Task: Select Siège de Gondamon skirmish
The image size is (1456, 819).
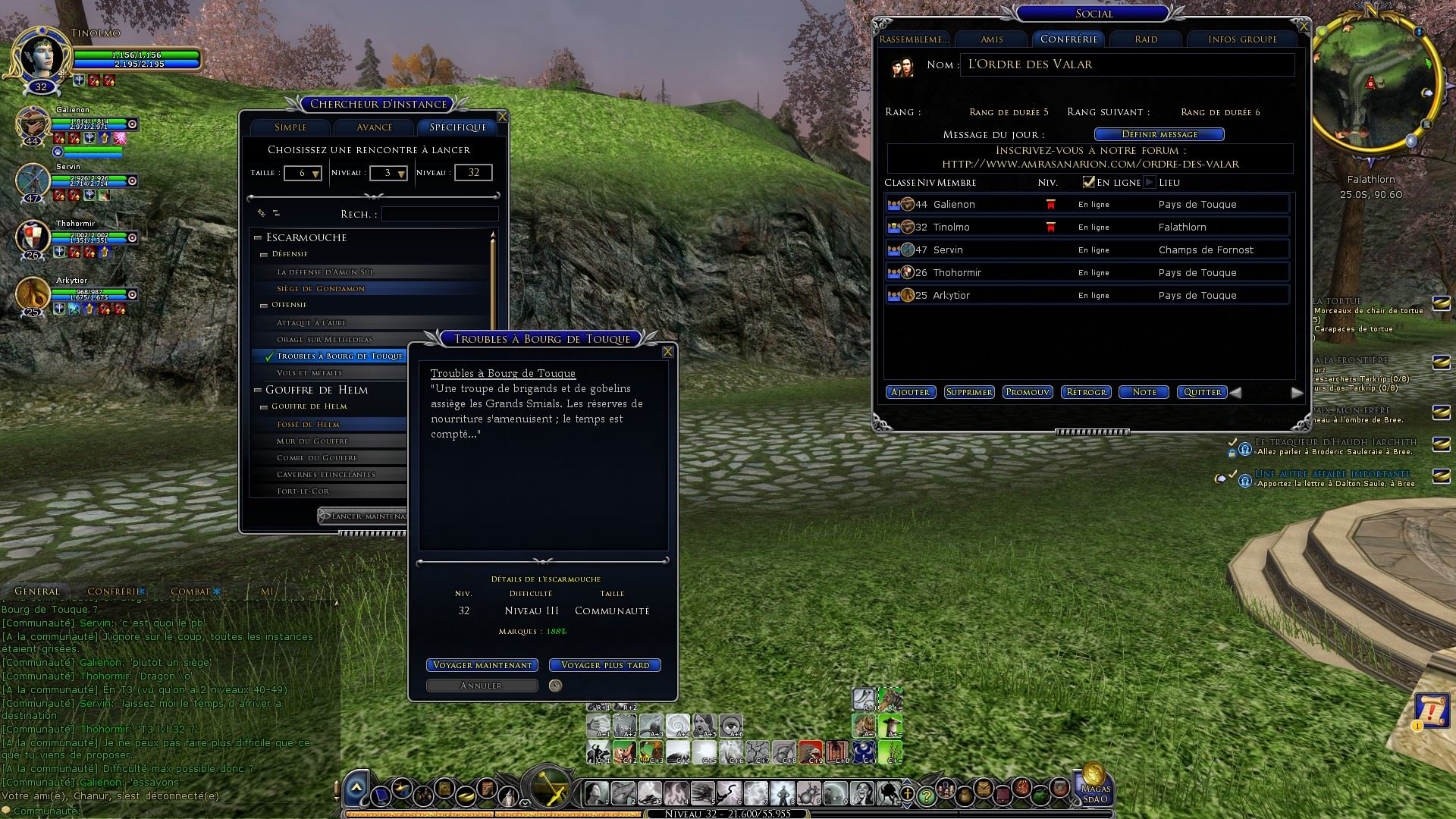Action: (x=321, y=289)
